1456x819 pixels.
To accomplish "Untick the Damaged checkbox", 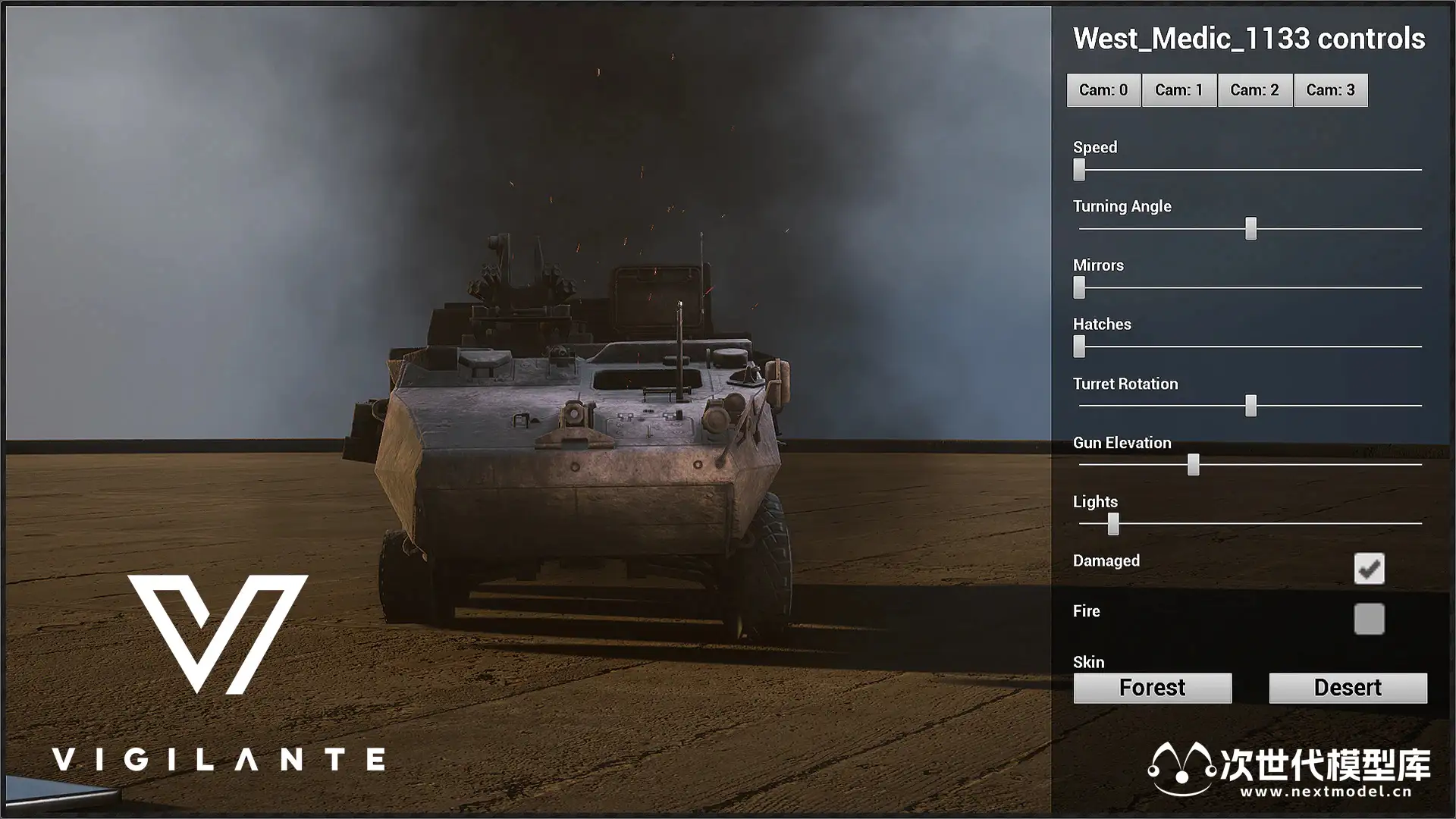I will click(1369, 568).
